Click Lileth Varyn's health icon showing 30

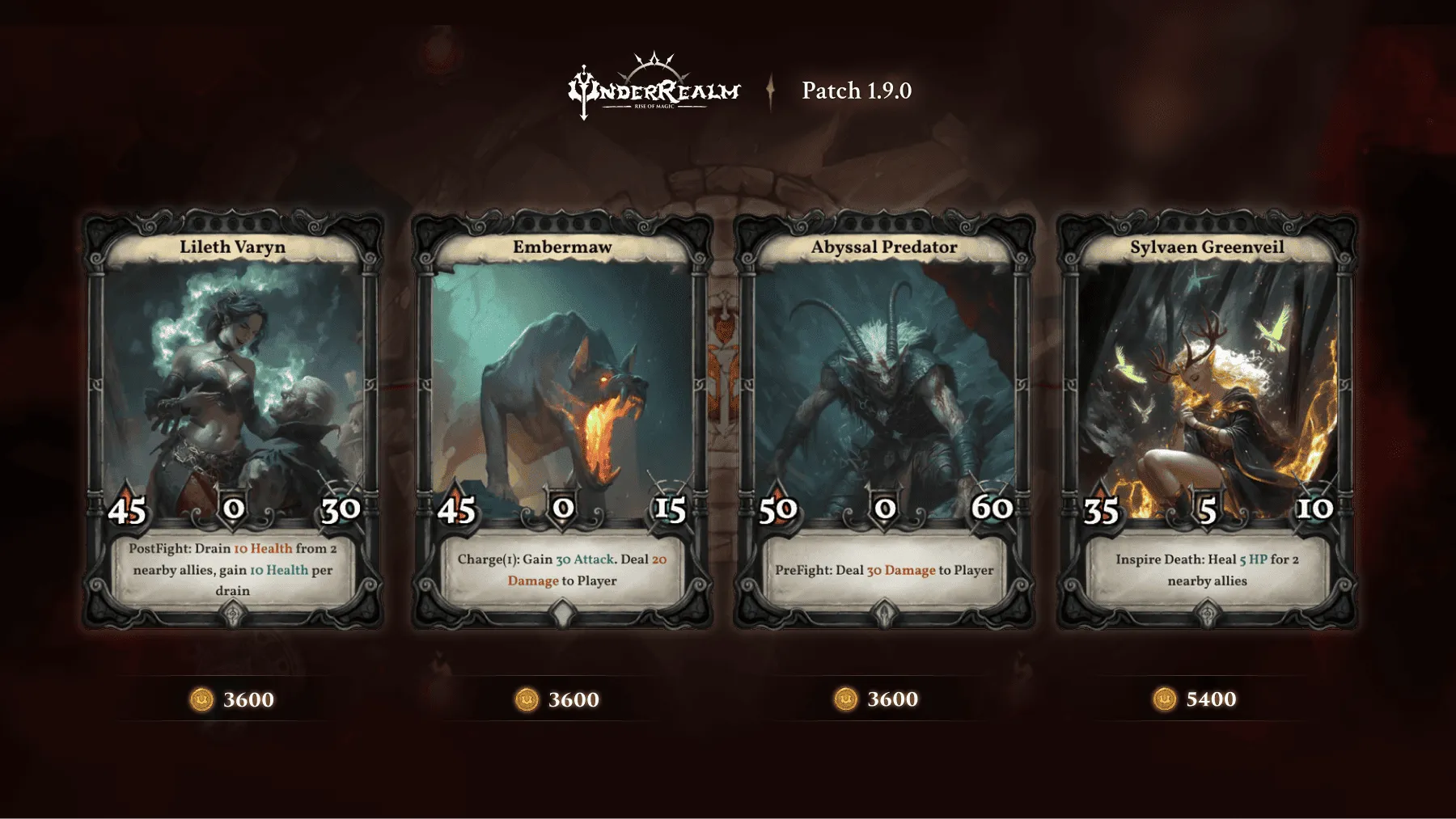tap(342, 510)
